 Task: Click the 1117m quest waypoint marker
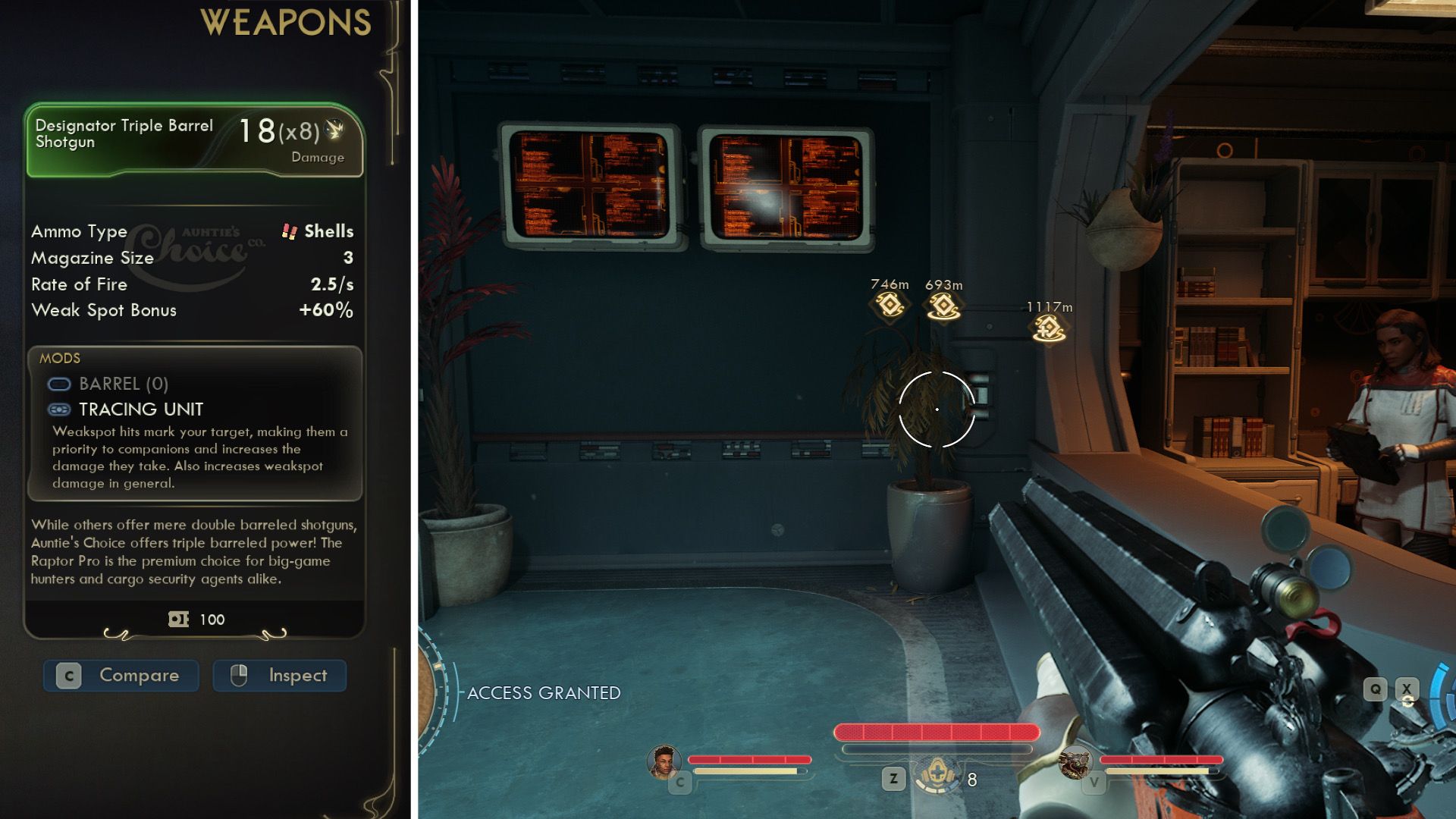click(x=1049, y=328)
